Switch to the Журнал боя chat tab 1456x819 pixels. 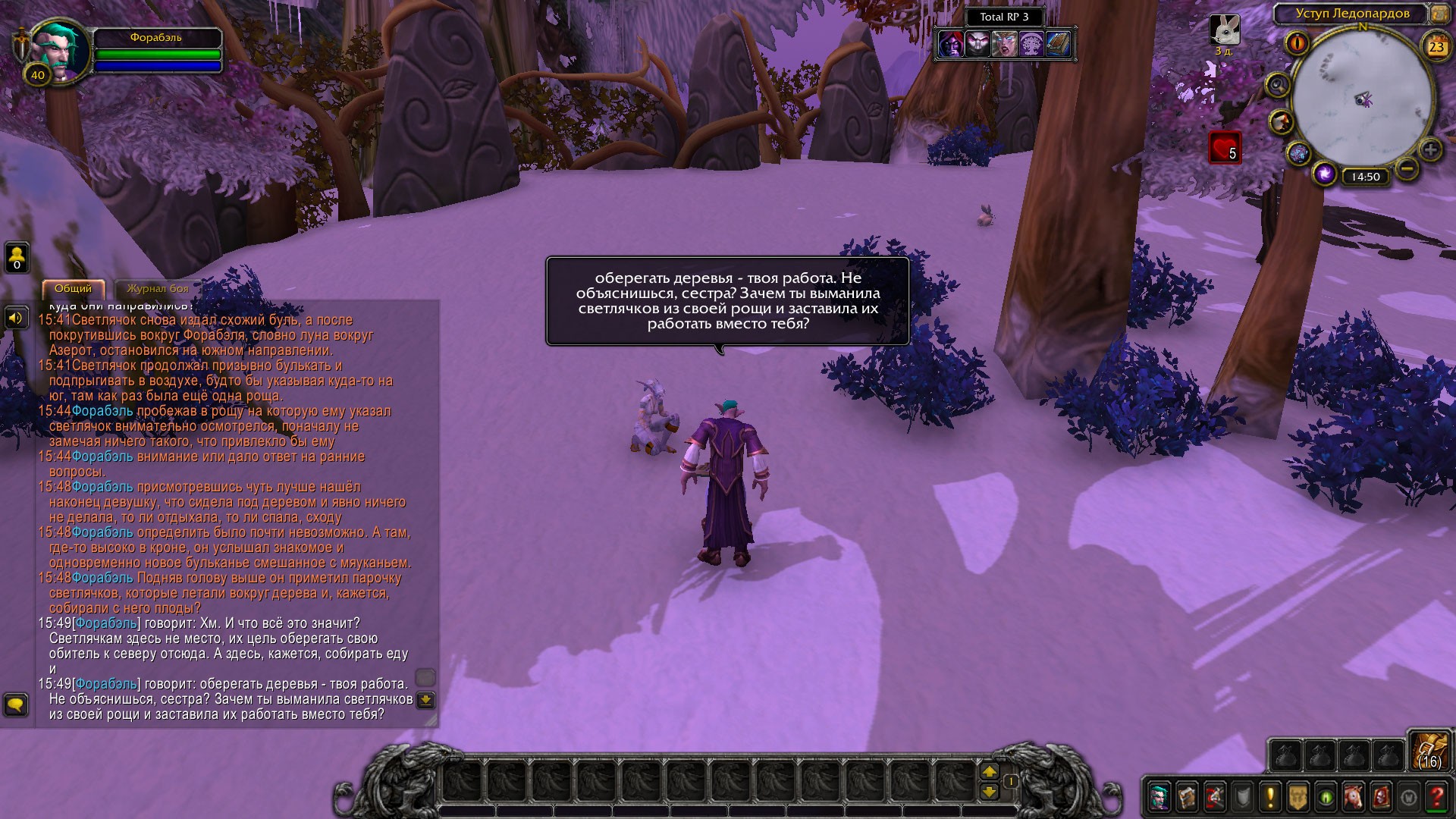click(157, 289)
